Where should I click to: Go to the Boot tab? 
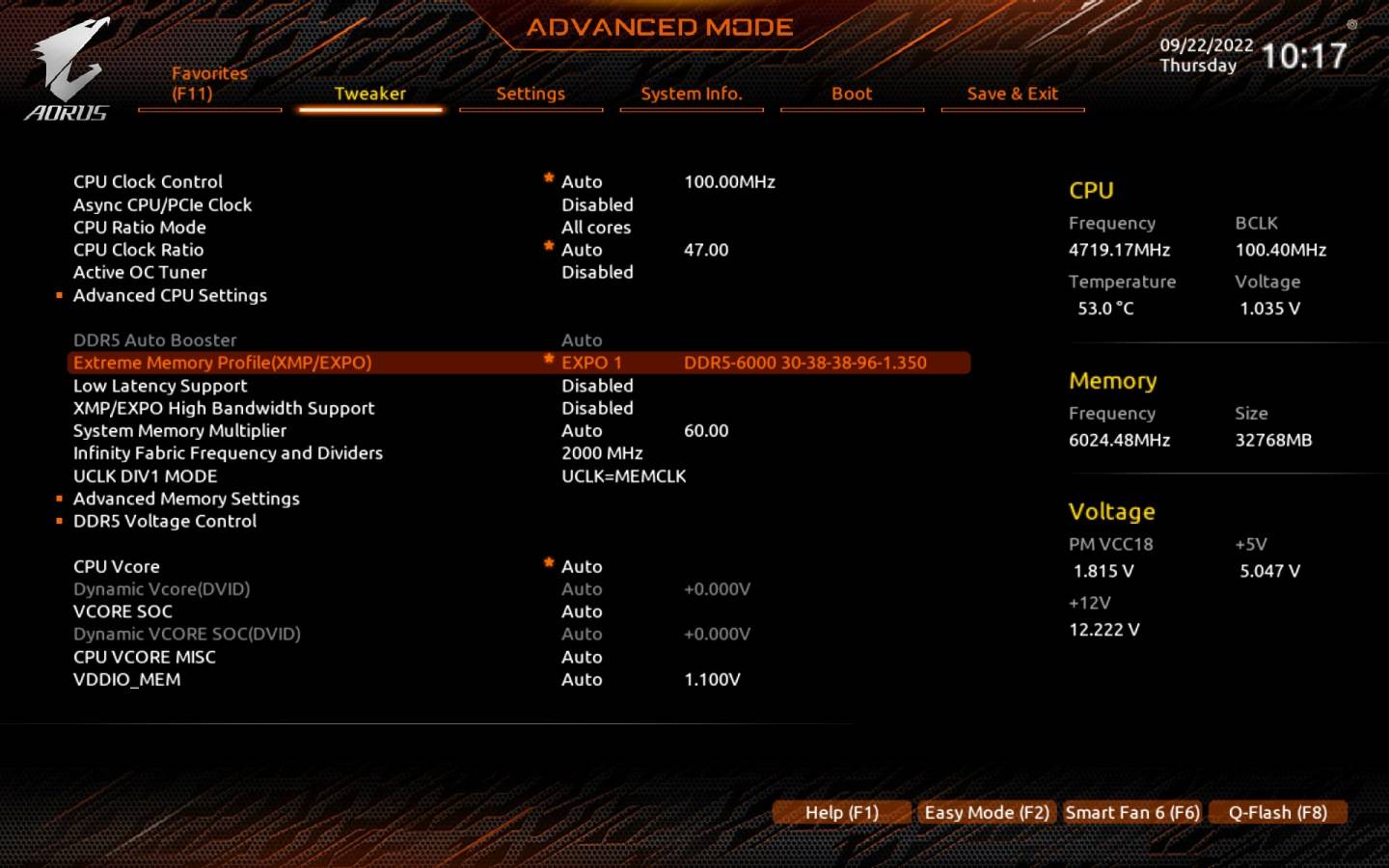point(852,94)
